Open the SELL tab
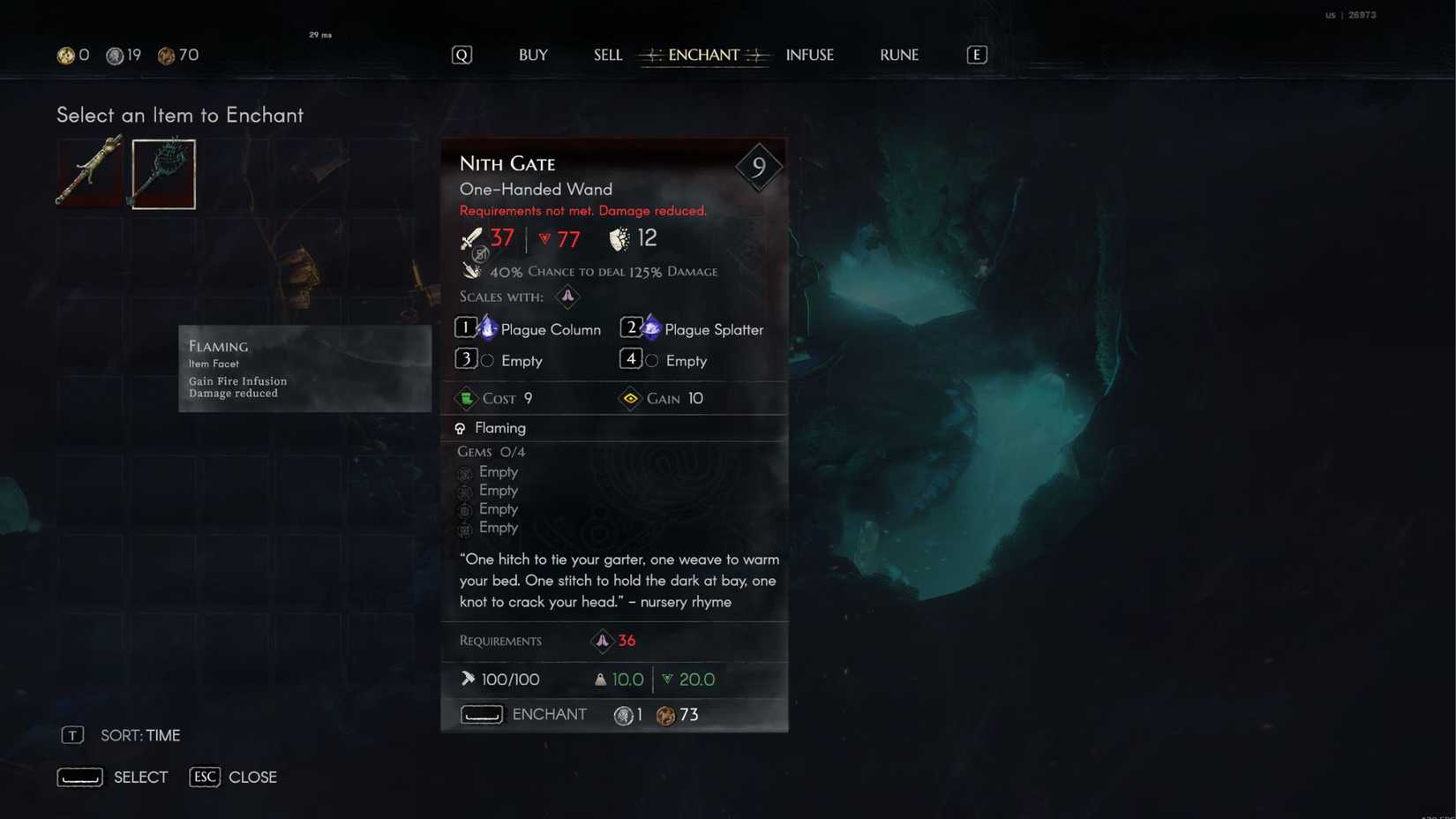Viewport: 1456px width, 819px height. point(607,55)
